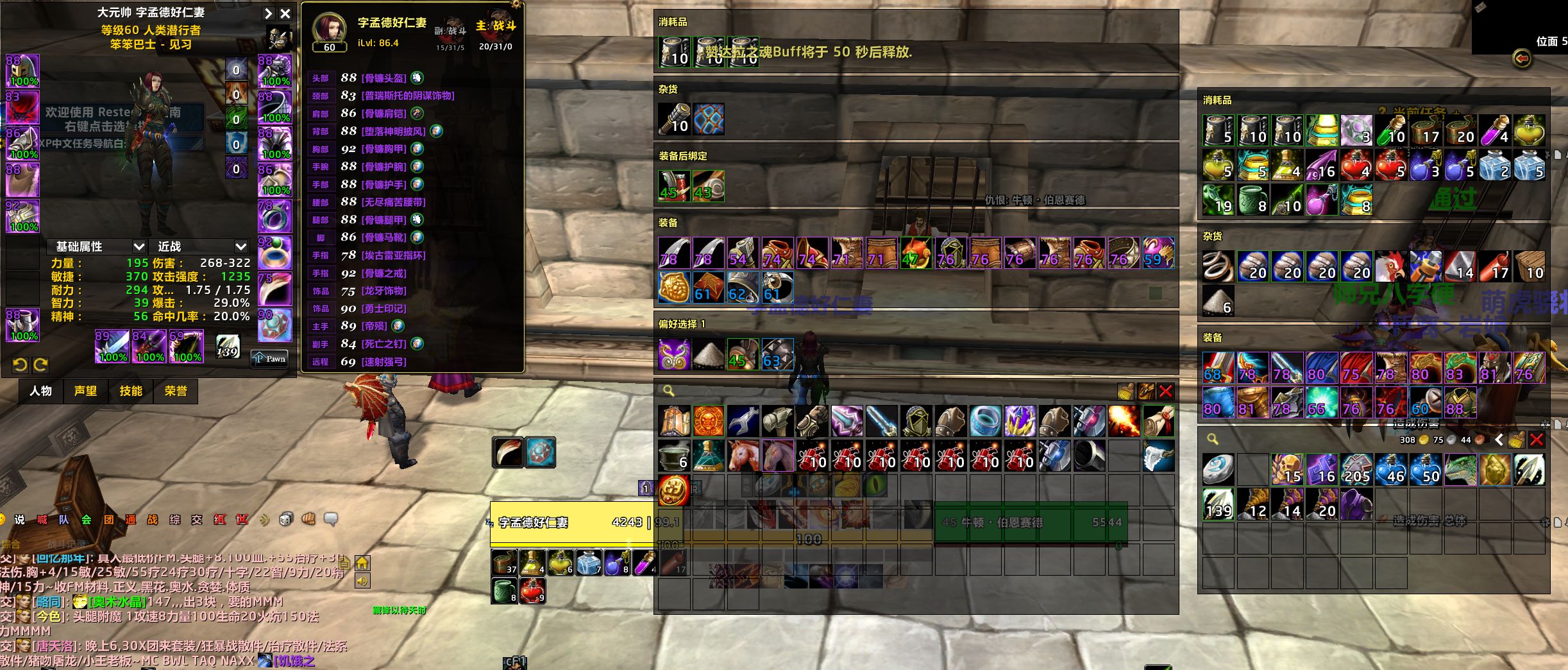The width and height of the screenshot is (1568, 670).
Task: Pick the 喊 yell chat shortcut
Action: (x=42, y=519)
